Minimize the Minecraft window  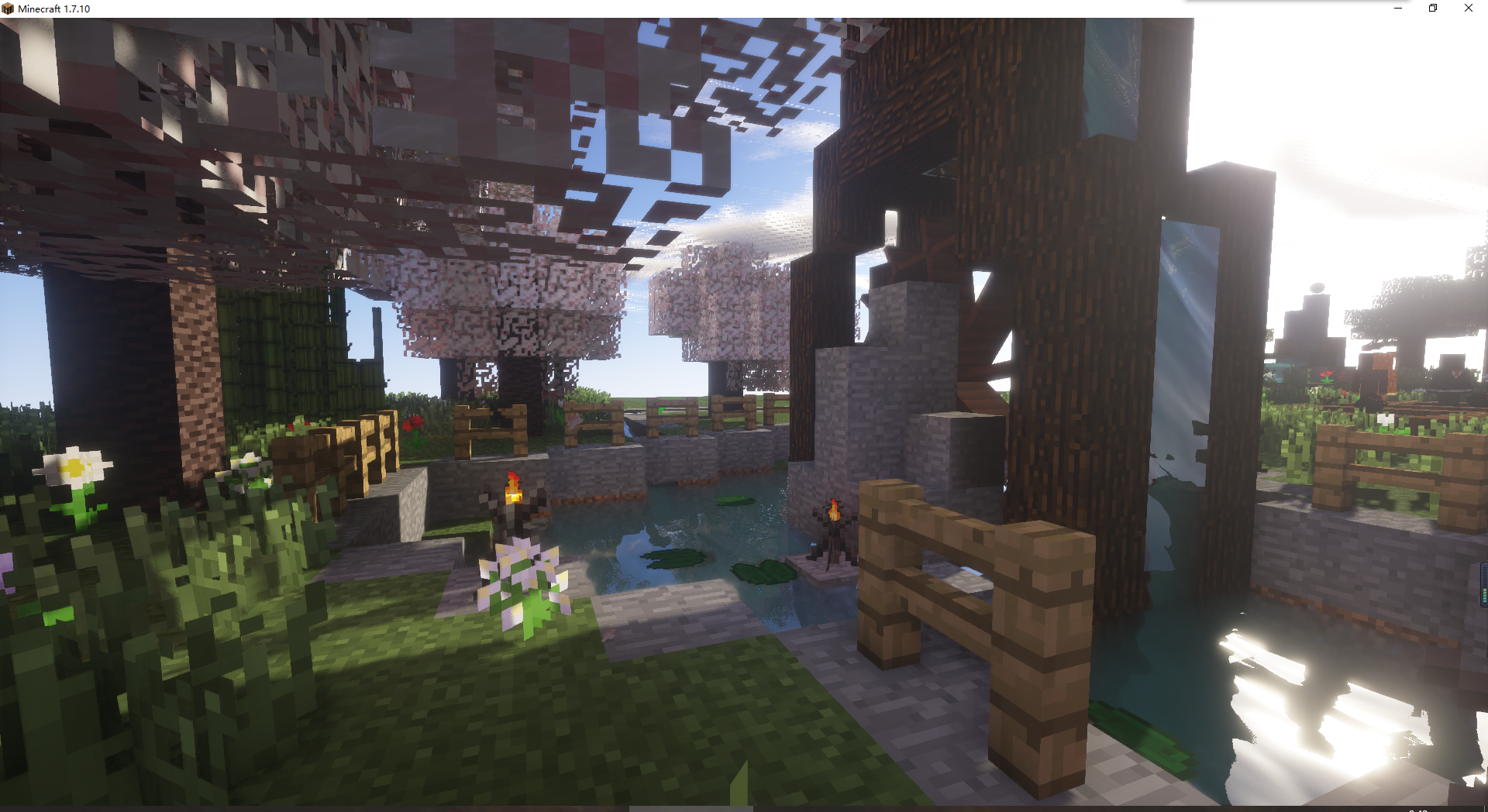tap(1397, 9)
